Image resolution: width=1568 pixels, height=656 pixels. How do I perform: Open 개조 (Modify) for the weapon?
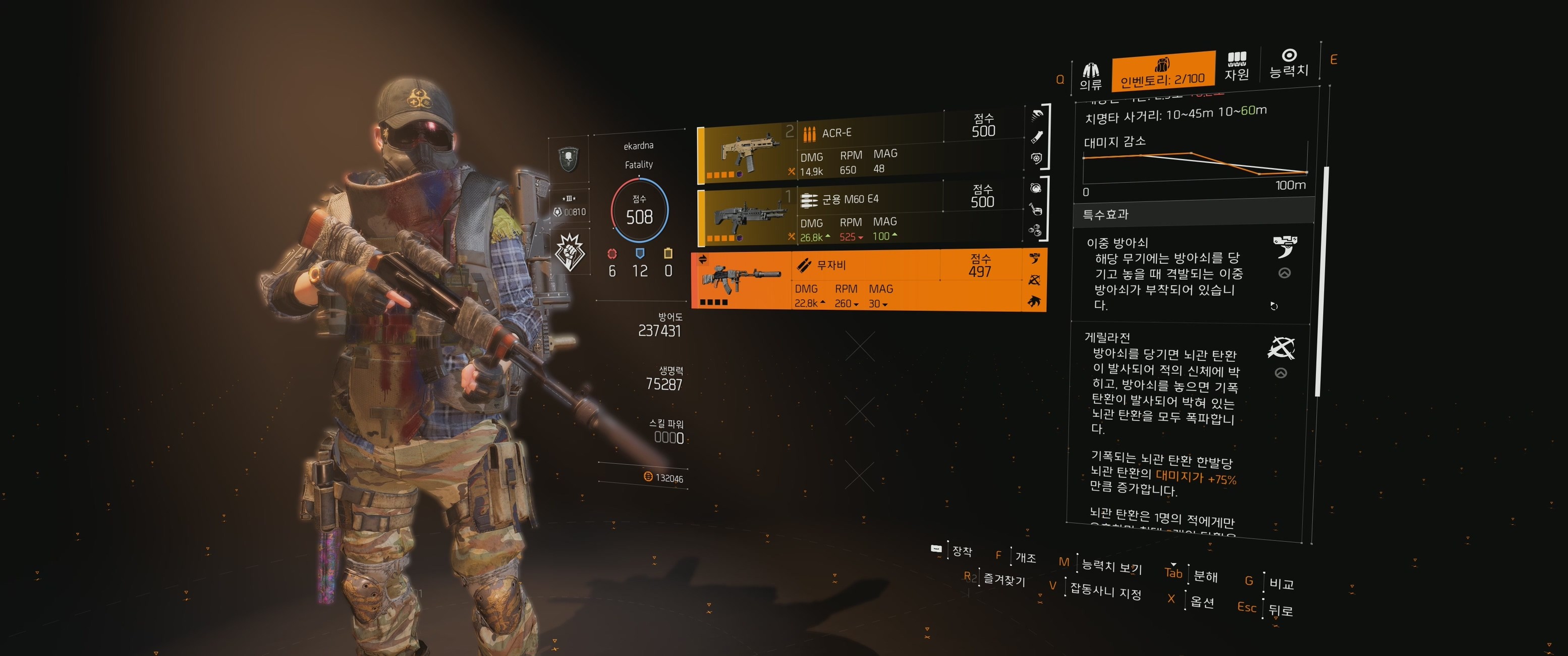[x=1025, y=557]
